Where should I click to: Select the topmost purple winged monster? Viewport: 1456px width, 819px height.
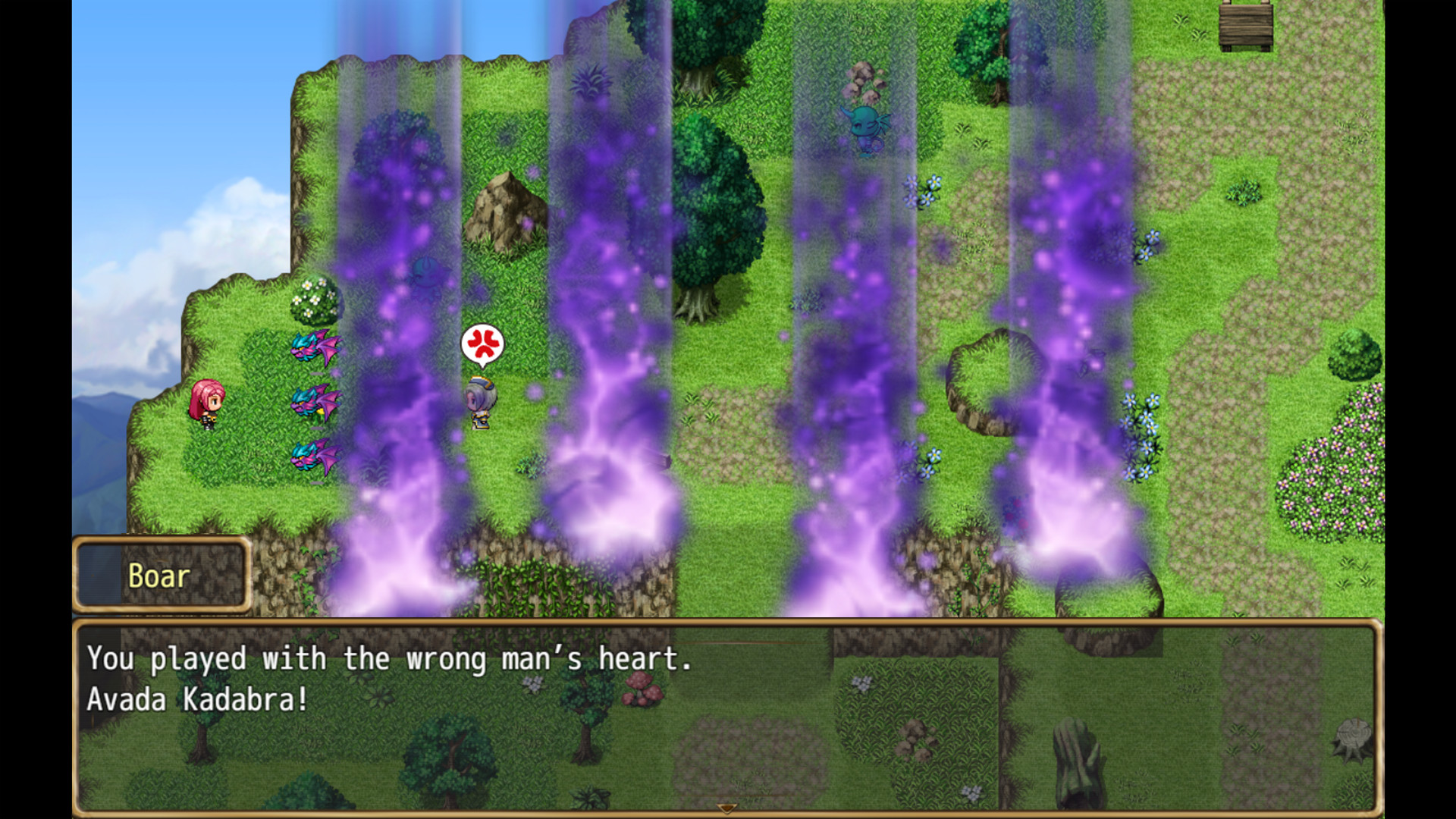click(x=315, y=350)
